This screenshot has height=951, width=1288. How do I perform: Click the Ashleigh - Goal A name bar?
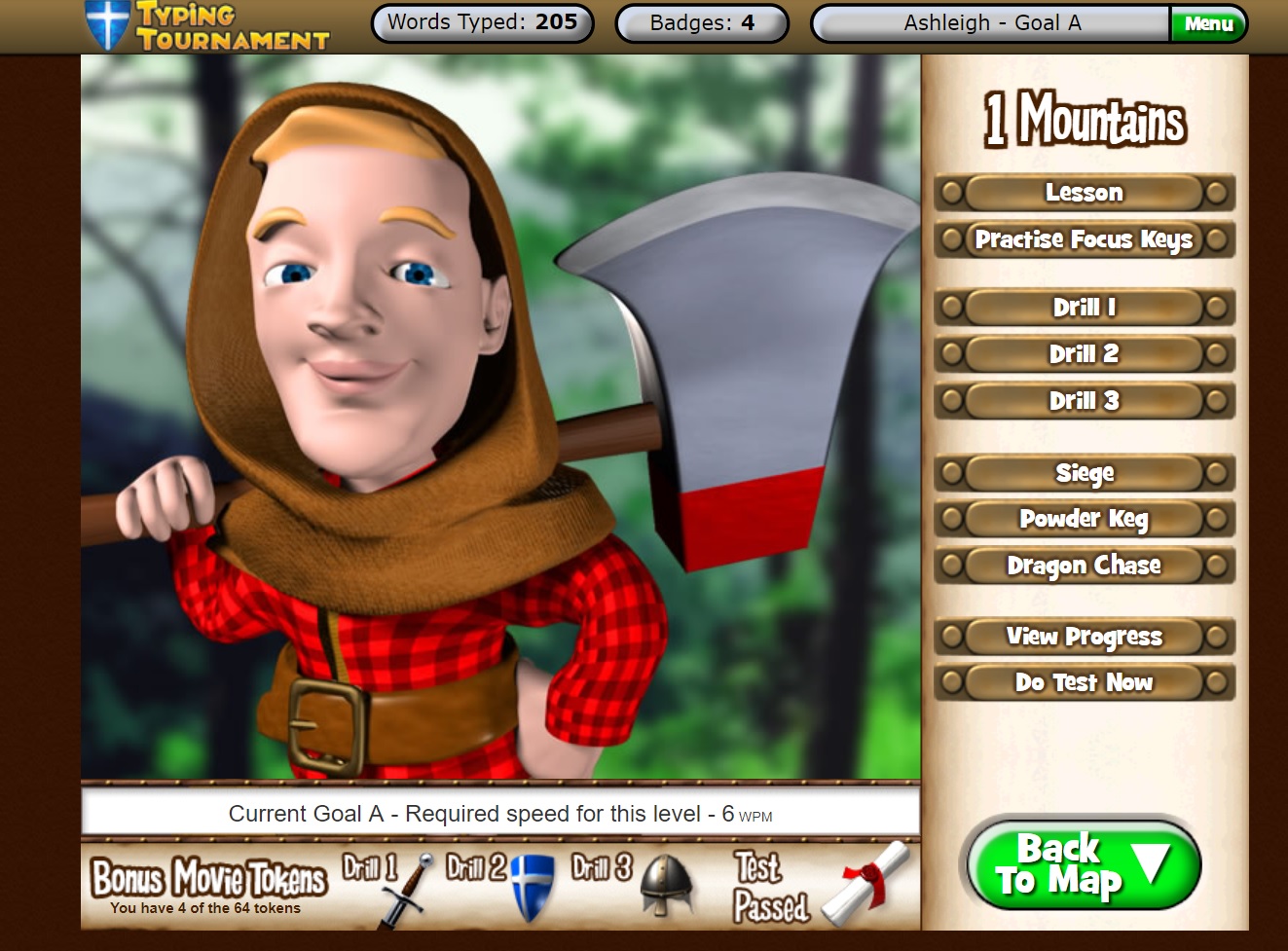[x=988, y=23]
